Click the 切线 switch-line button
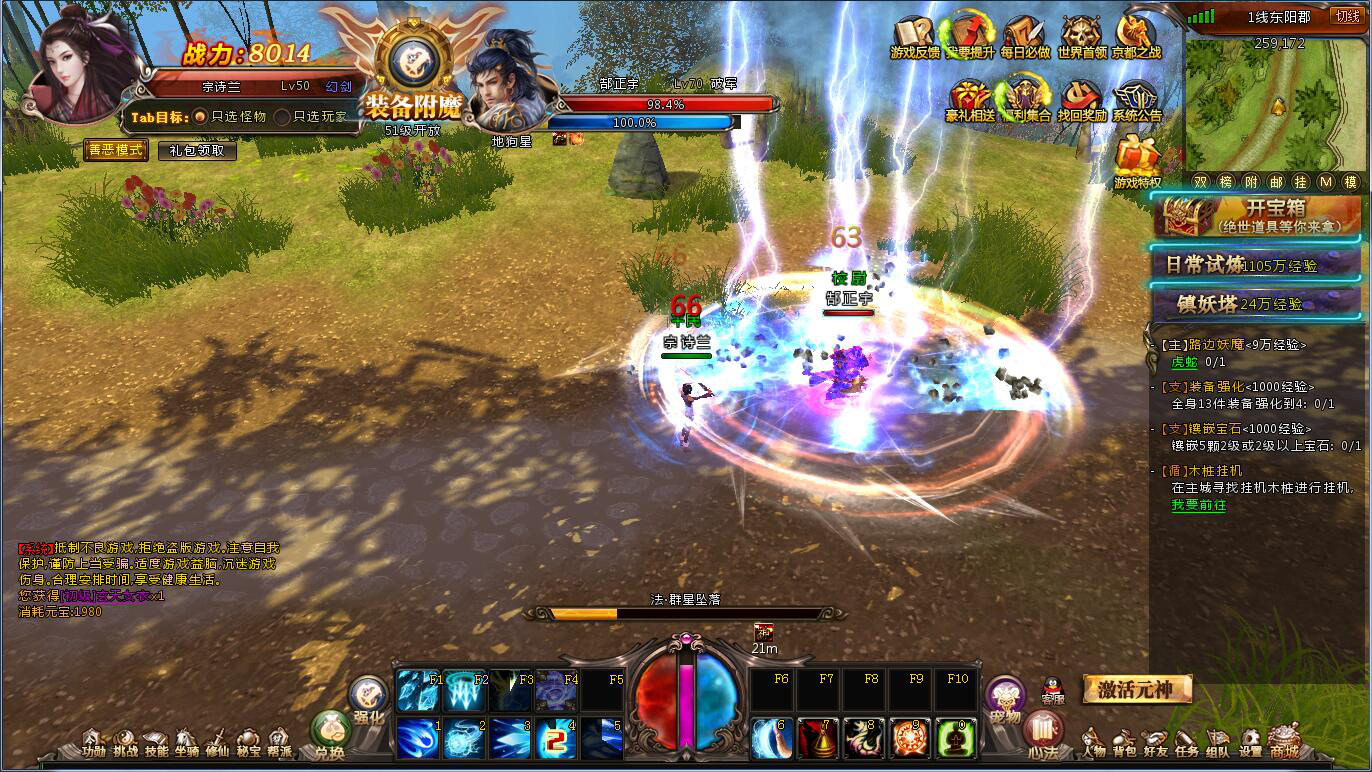 (x=1346, y=16)
